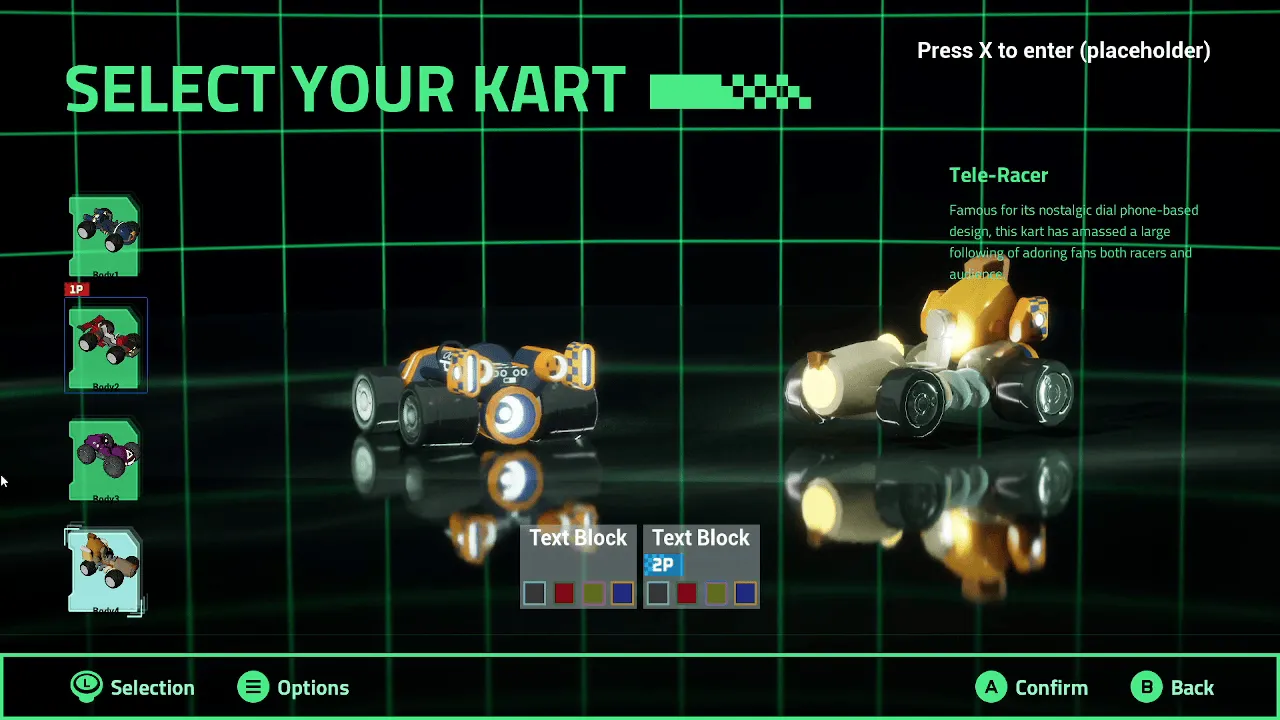
Task: Choose the gray swatch in the 2P panel
Action: coord(657,594)
